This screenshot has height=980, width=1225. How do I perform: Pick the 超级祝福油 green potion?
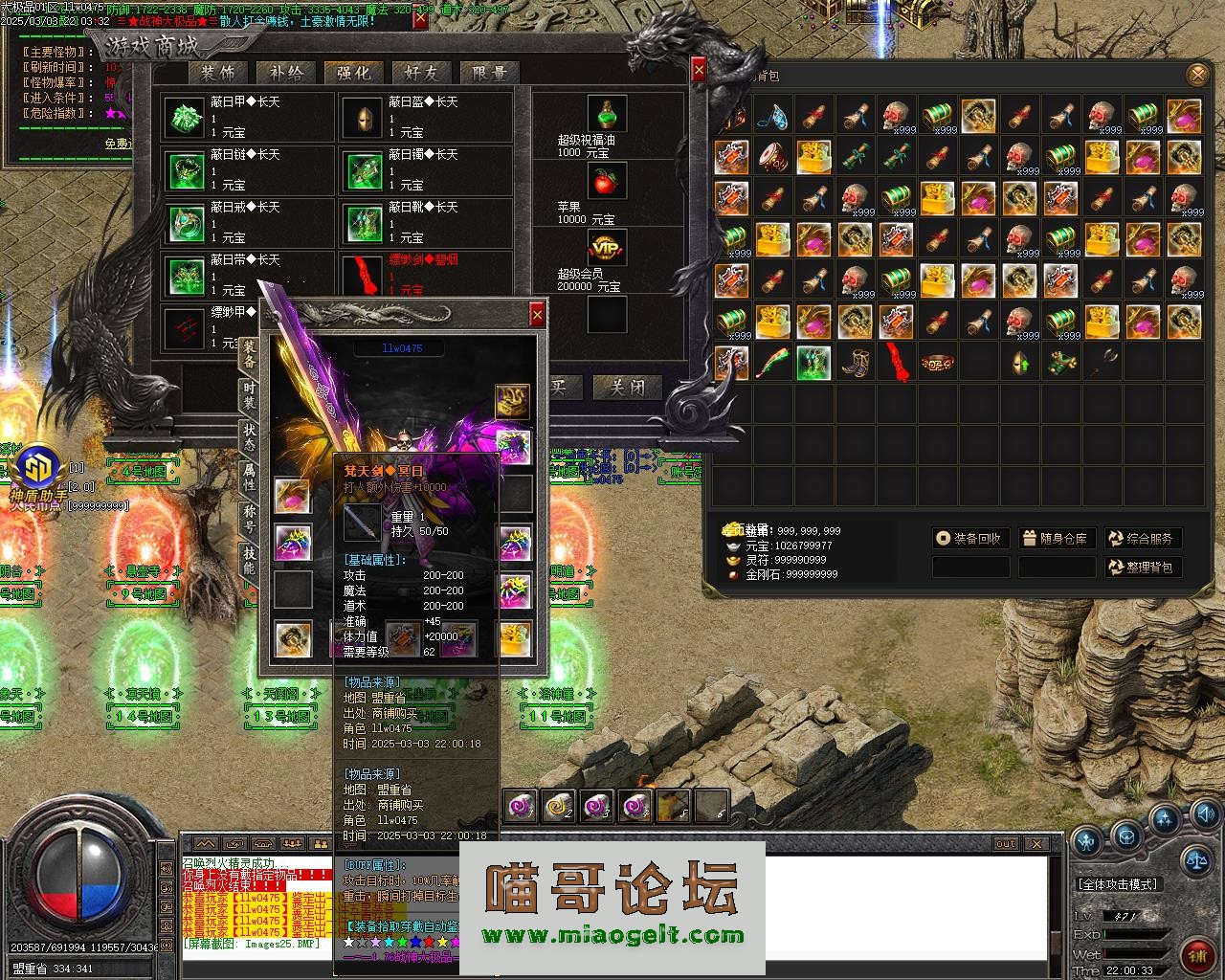pyautogui.click(x=607, y=114)
